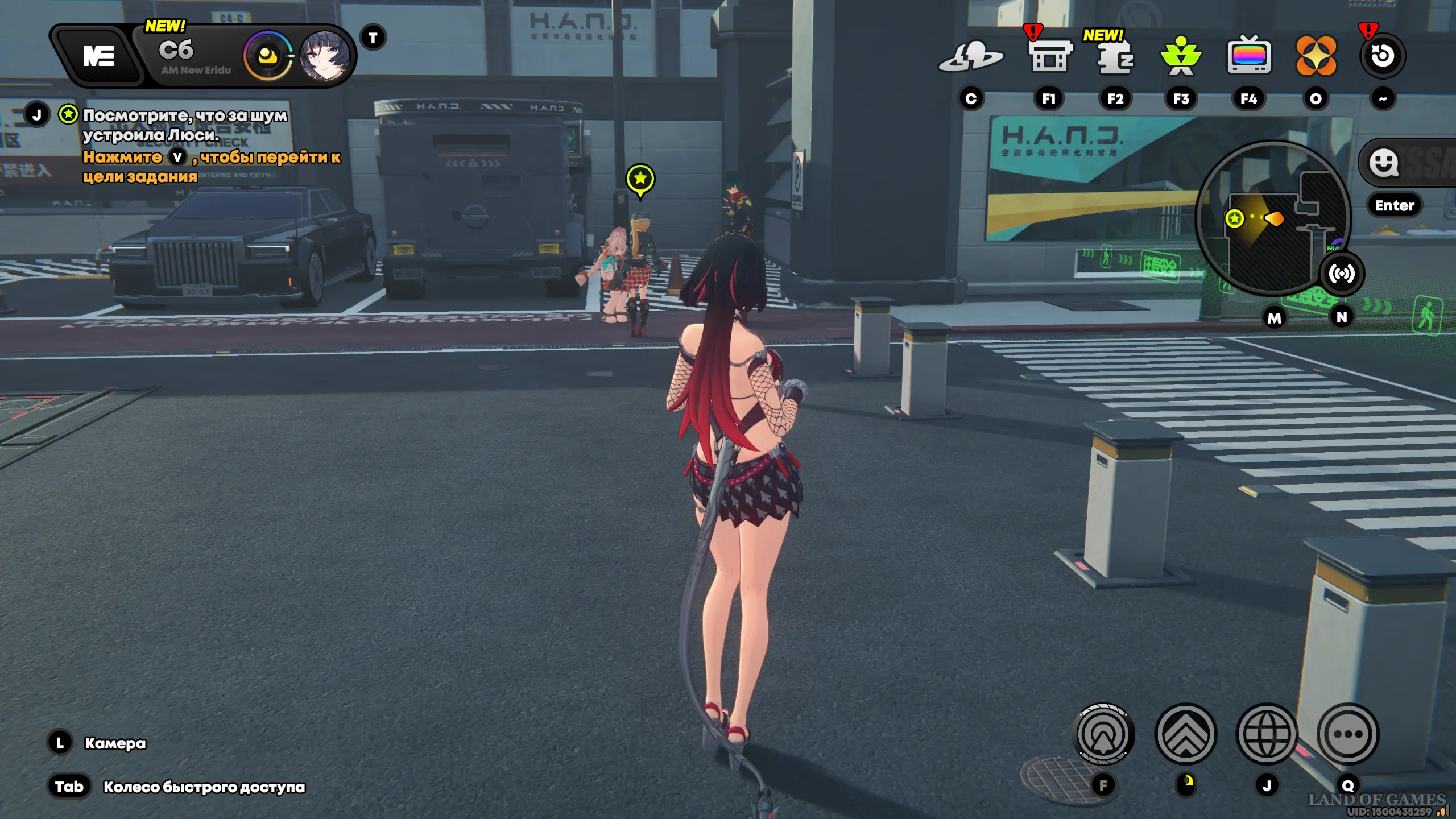Open the green figure icon menu

coord(1181,57)
